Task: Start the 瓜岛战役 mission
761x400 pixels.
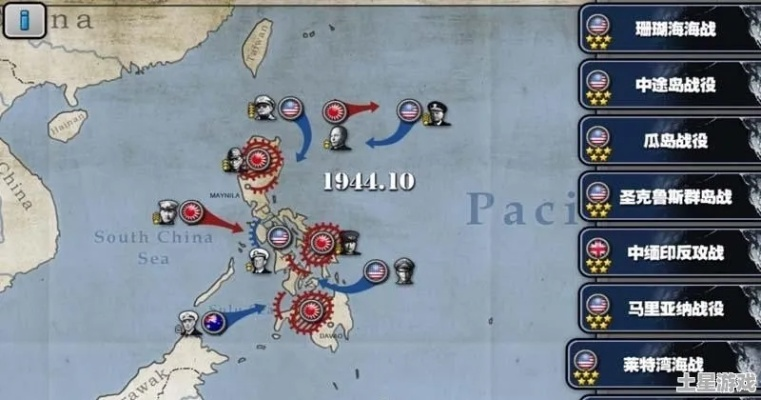Action: [x=670, y=141]
